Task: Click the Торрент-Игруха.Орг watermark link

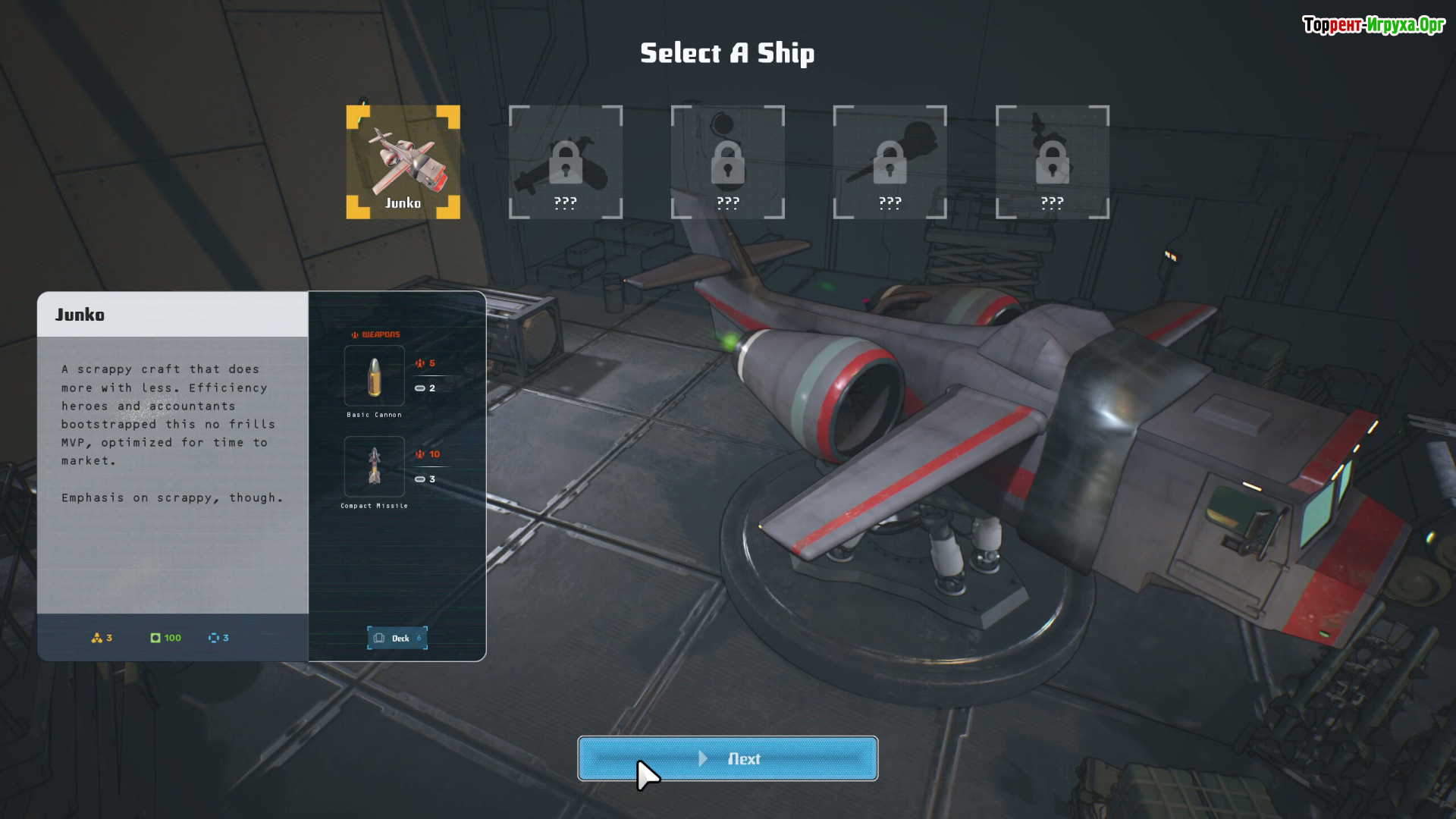Action: click(1373, 25)
